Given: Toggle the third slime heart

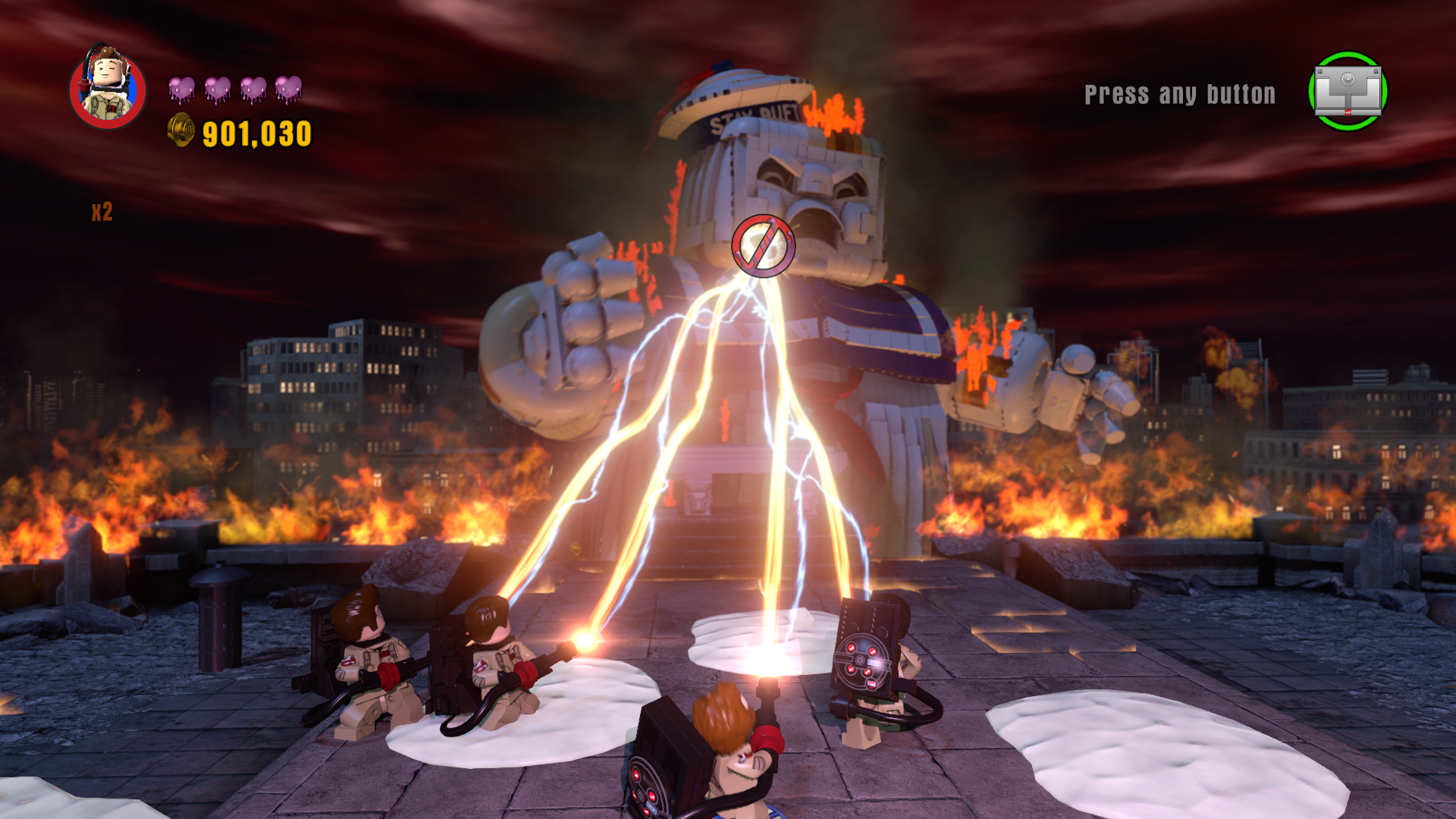Looking at the screenshot, I should click(254, 87).
